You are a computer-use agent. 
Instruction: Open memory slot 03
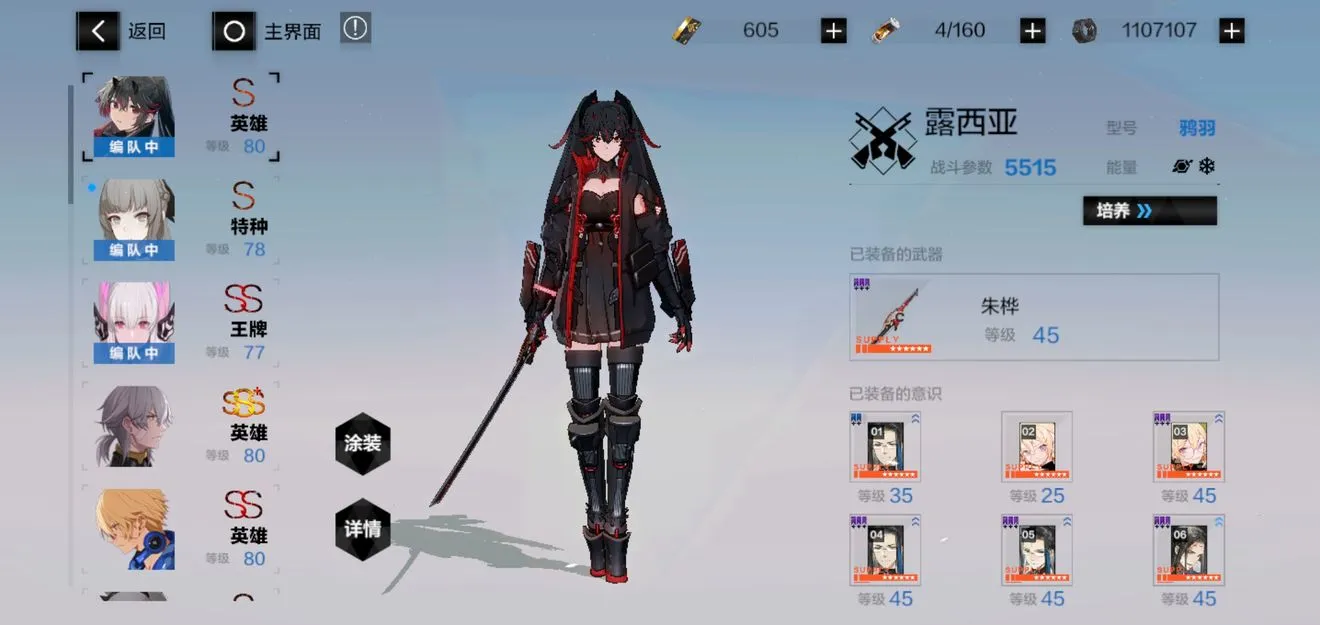click(1189, 447)
